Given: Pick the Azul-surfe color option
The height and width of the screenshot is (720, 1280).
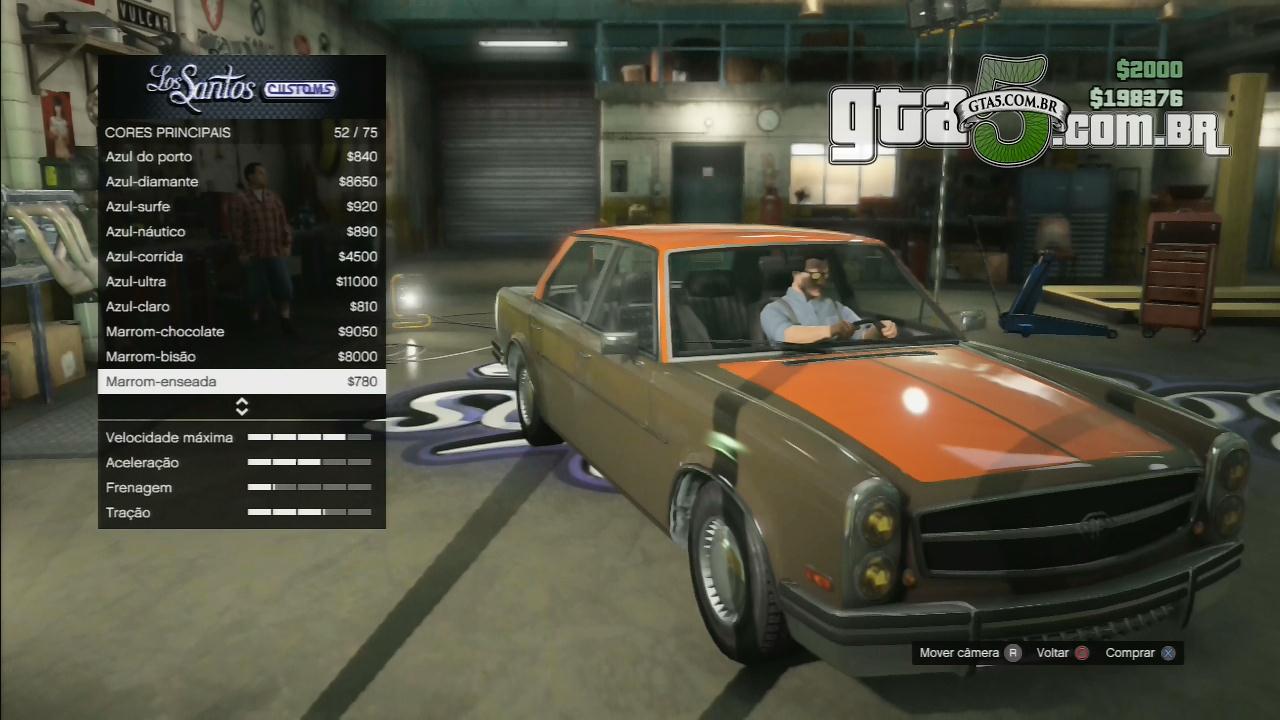Looking at the screenshot, I should click(x=241, y=207).
